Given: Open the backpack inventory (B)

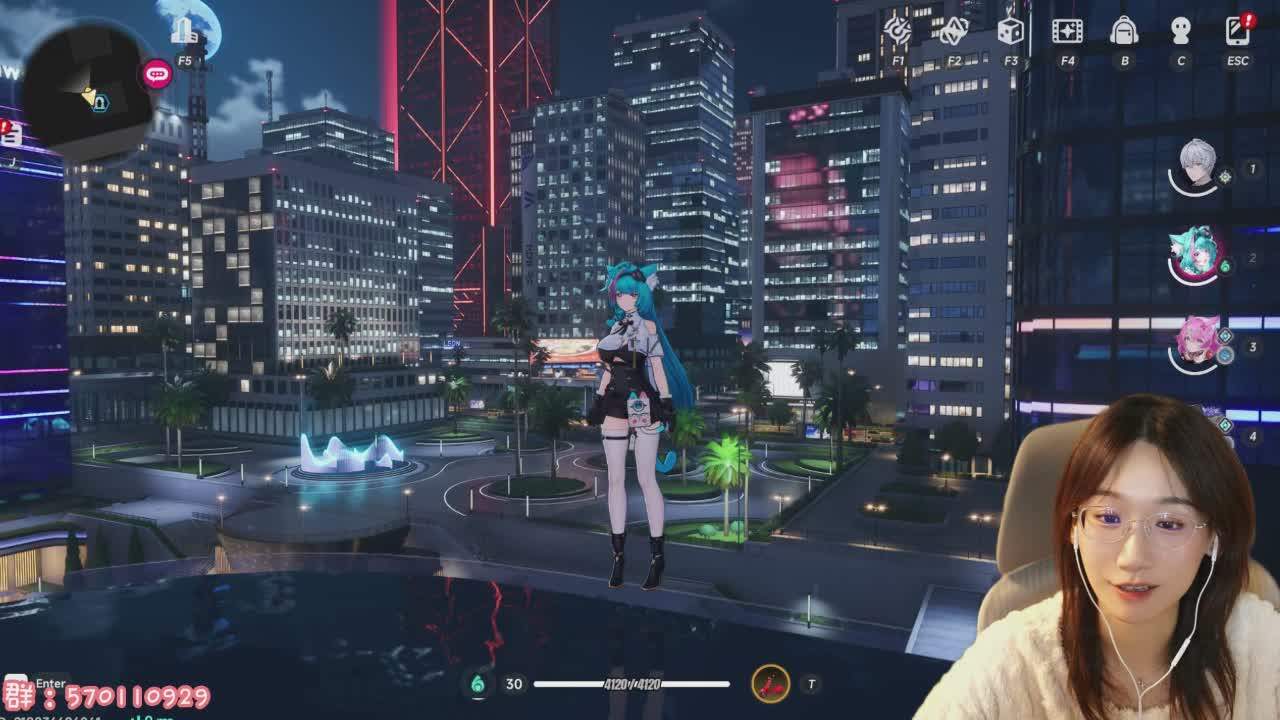Looking at the screenshot, I should pos(1125,32).
